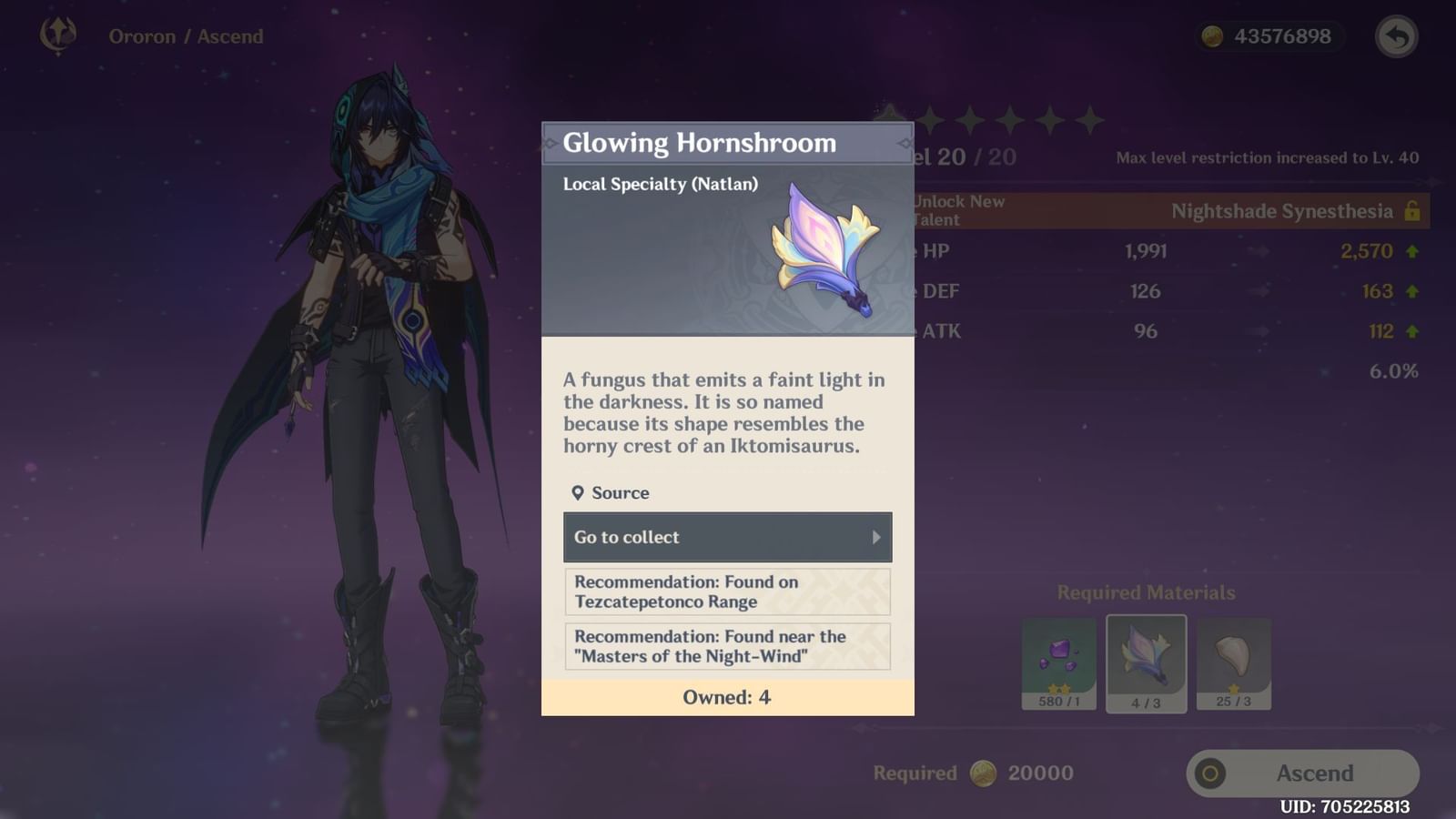
Task: Expand the Tezcatepetonco Range recommendation
Action: pos(727,591)
